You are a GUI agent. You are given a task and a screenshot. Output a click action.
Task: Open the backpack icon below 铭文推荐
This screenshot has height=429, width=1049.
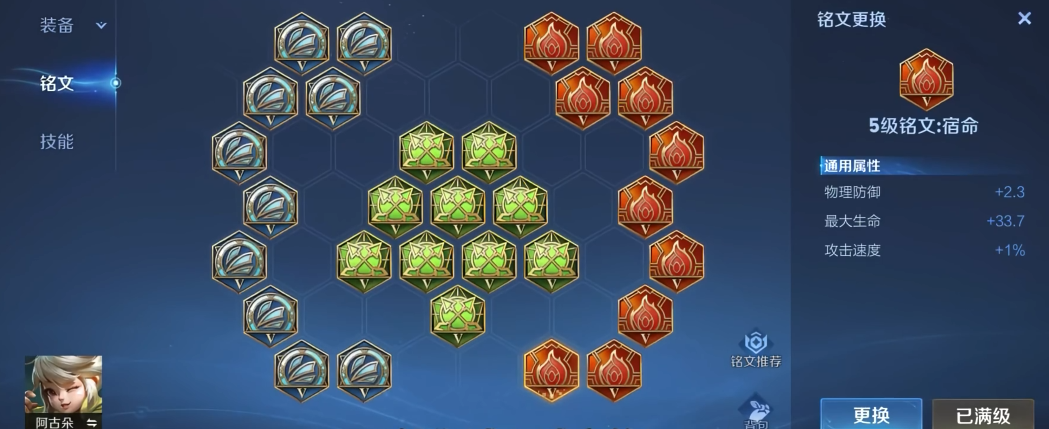pos(755,412)
